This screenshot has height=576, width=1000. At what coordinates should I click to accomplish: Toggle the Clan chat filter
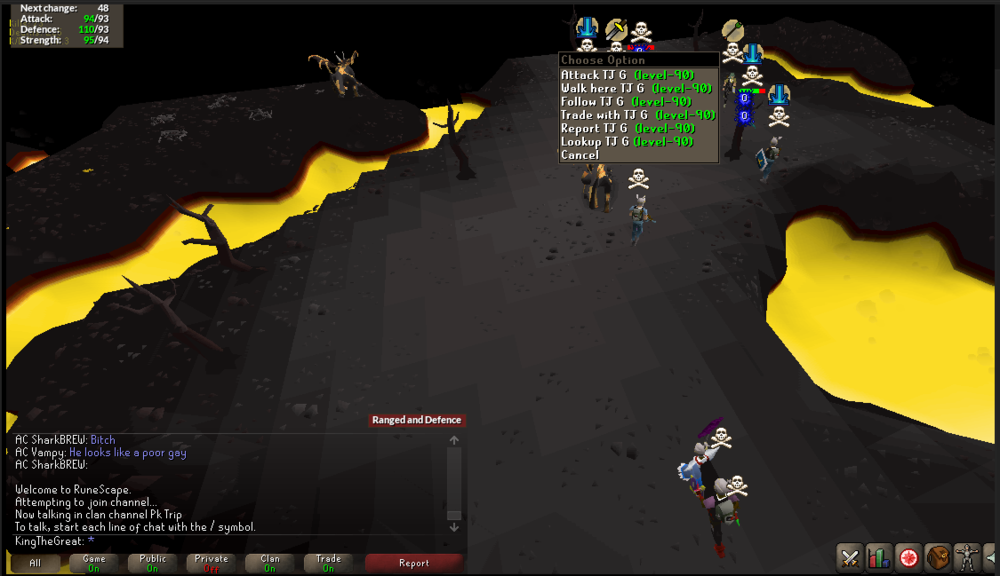(270, 563)
